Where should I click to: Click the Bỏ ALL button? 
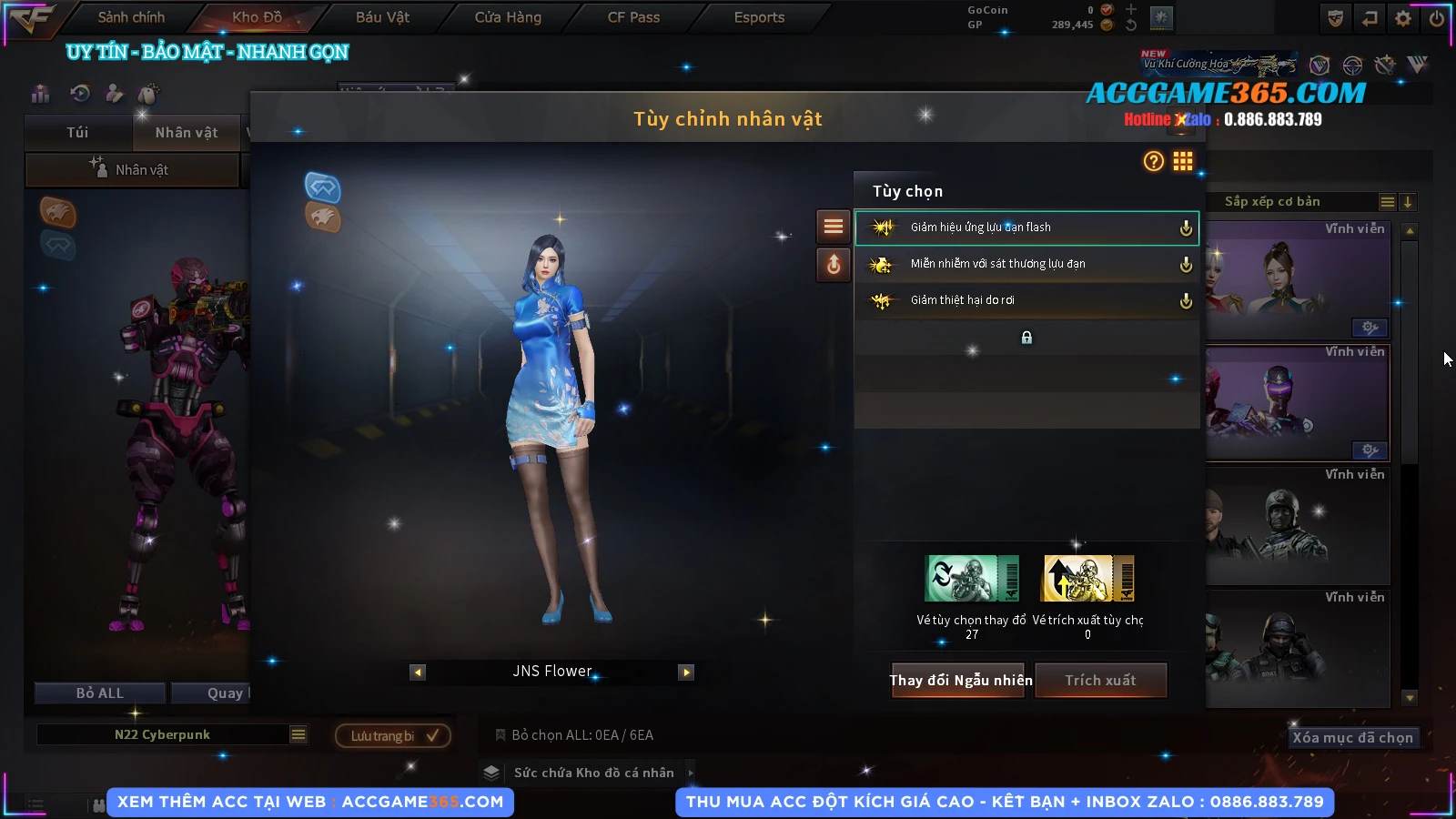100,693
